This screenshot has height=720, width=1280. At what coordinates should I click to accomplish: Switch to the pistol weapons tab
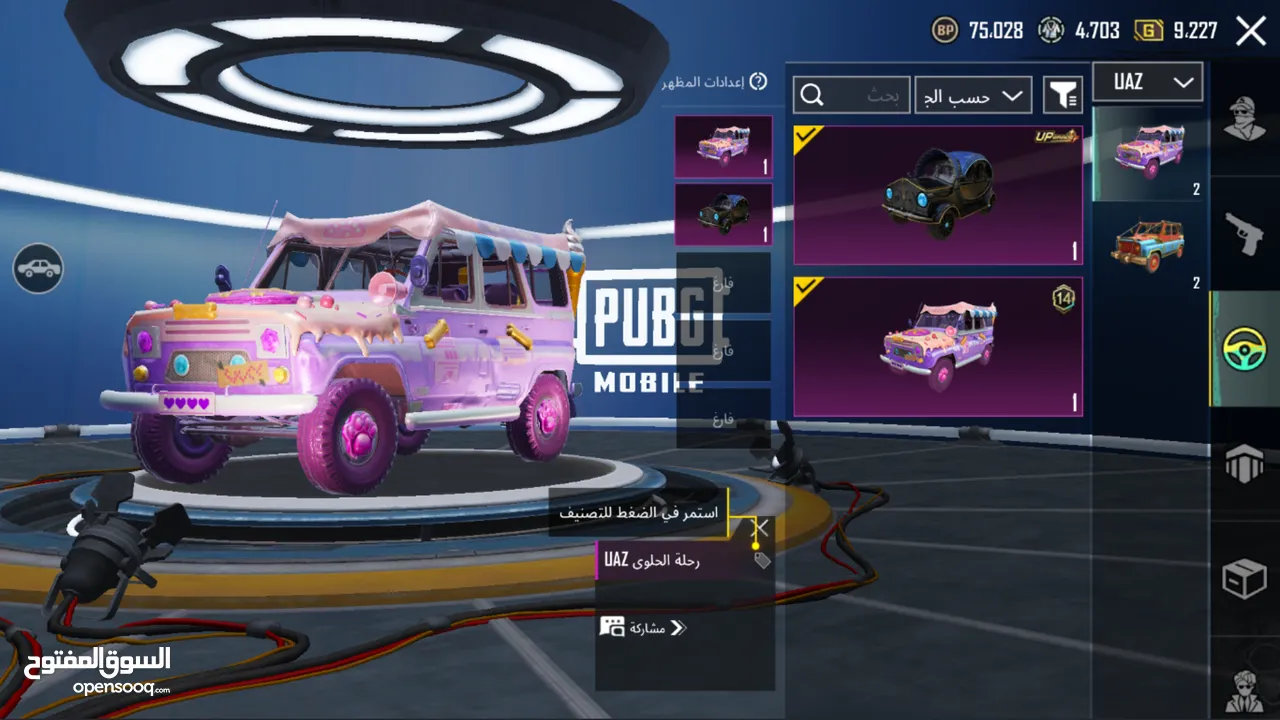(x=1245, y=235)
